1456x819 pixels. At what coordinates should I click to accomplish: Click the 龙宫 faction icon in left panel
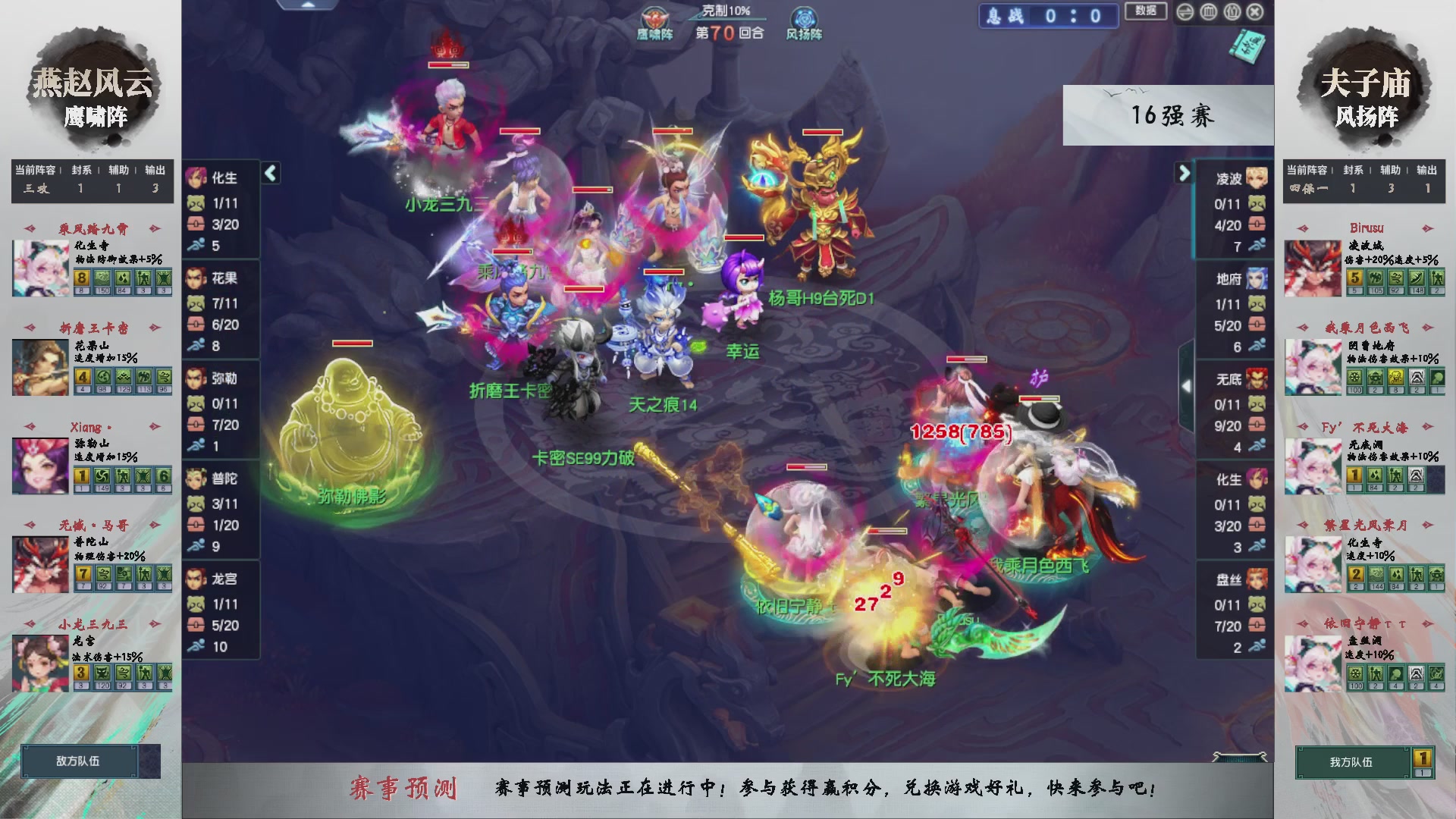coord(197,579)
